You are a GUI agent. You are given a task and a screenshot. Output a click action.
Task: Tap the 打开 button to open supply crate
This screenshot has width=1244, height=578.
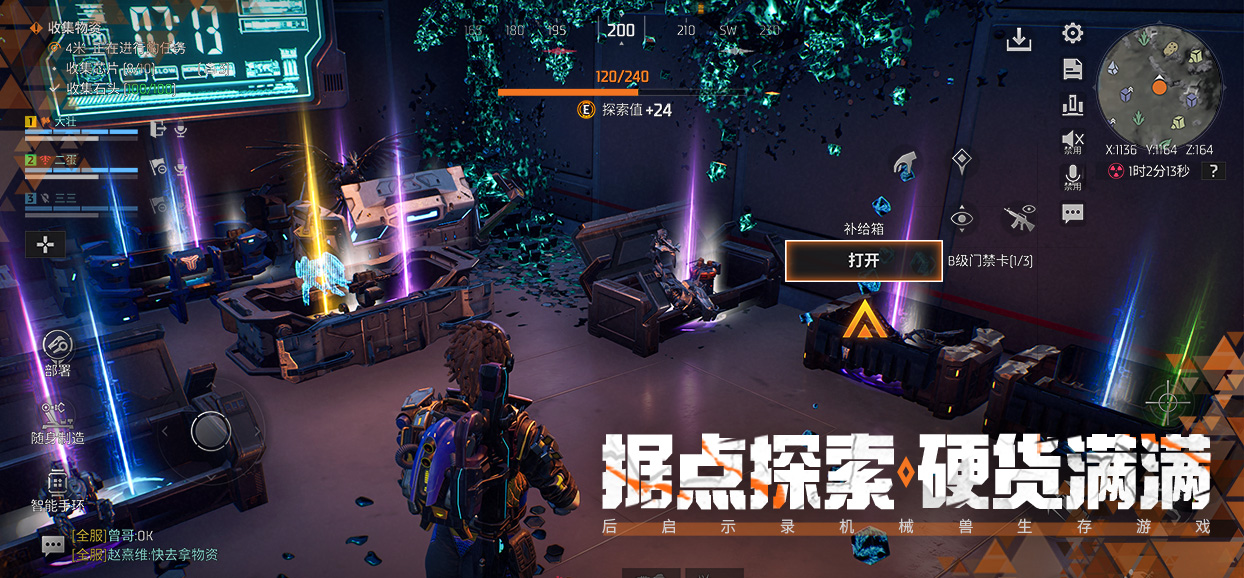(863, 261)
